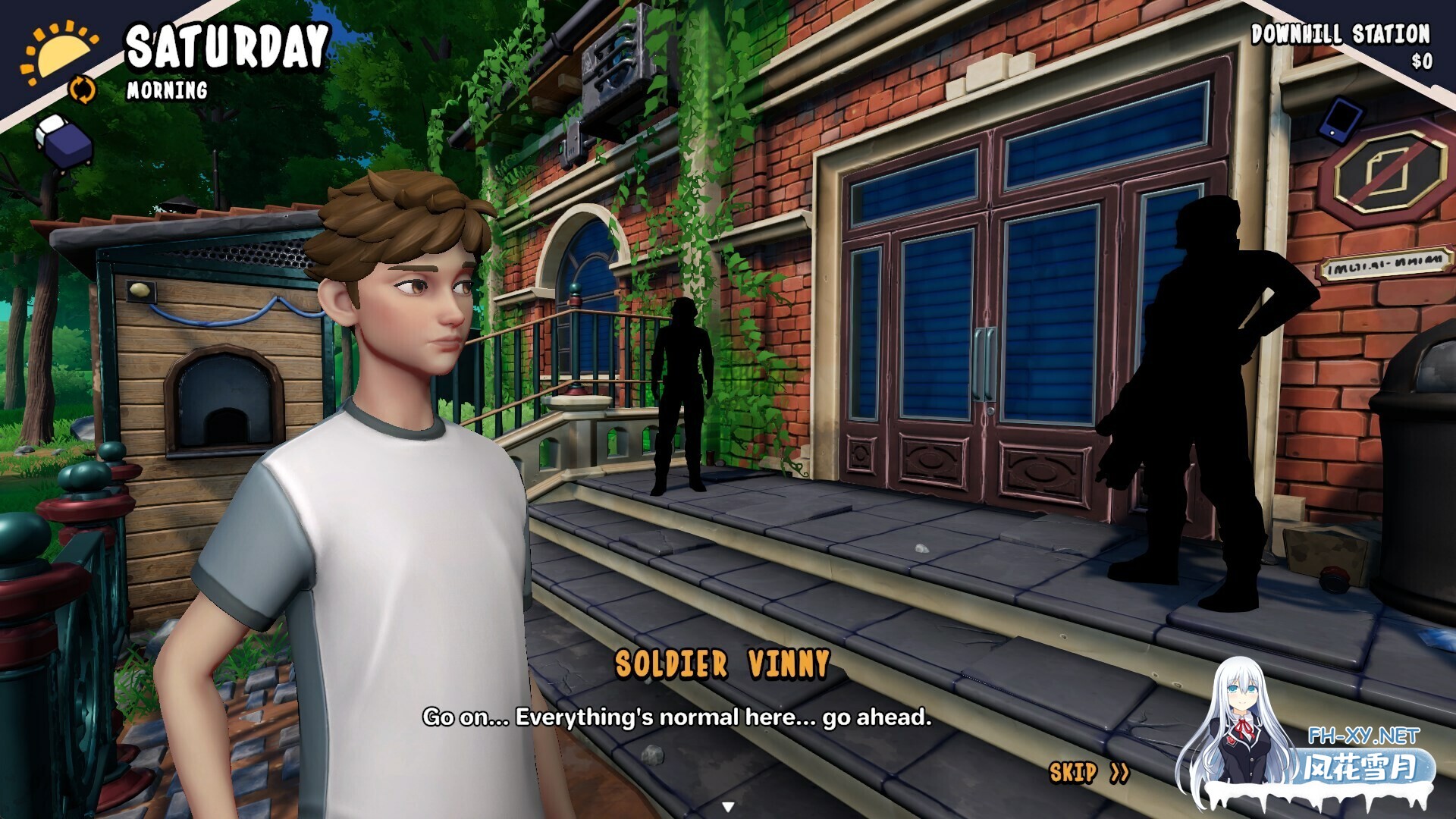Continue dialogue via the small down arrow
Screen dimensions: 1456x819
[728, 807]
